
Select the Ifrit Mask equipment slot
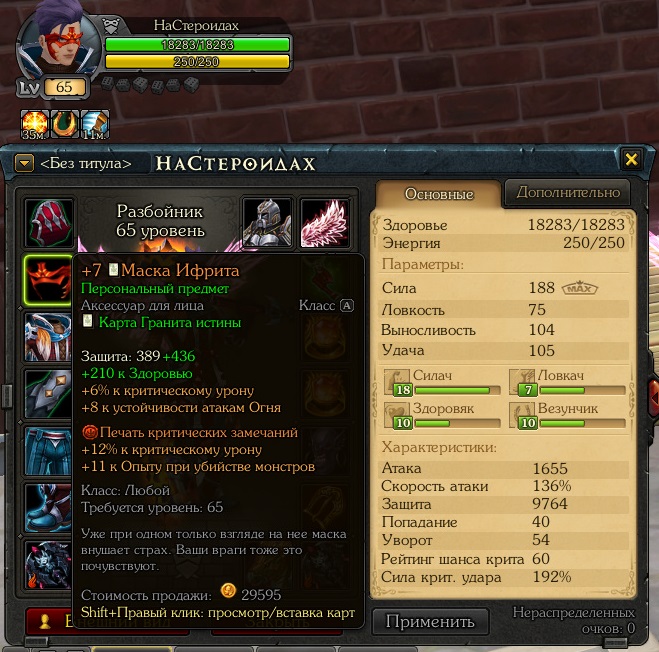(47, 280)
